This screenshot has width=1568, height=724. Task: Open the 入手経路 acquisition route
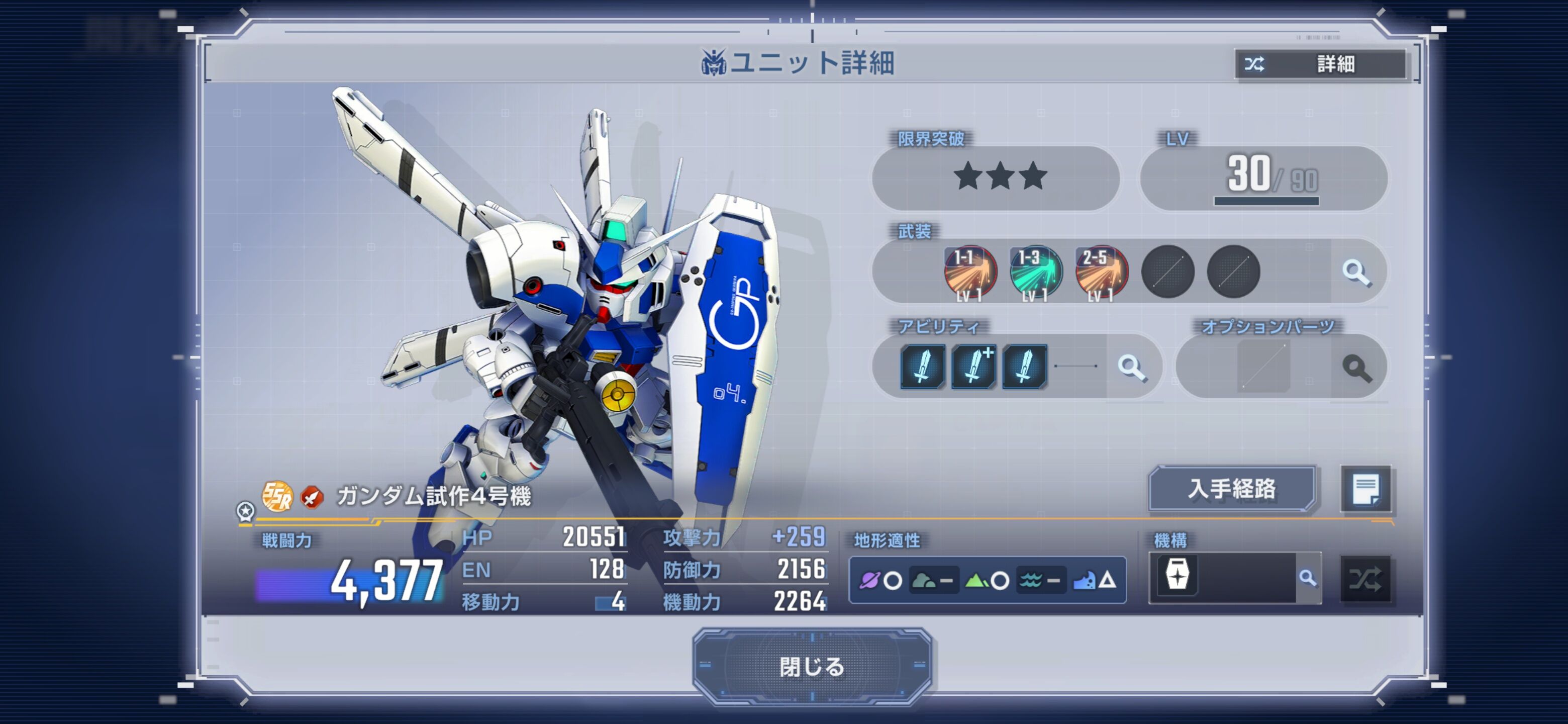coord(1231,488)
